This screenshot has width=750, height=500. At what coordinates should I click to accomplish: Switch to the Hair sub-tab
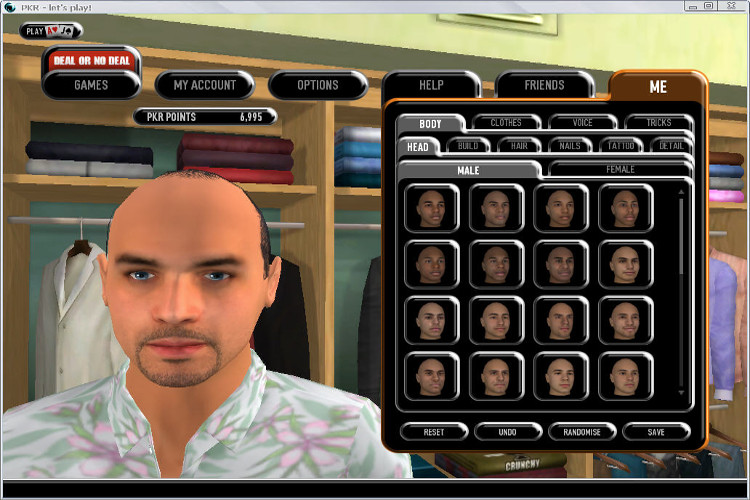coord(519,146)
